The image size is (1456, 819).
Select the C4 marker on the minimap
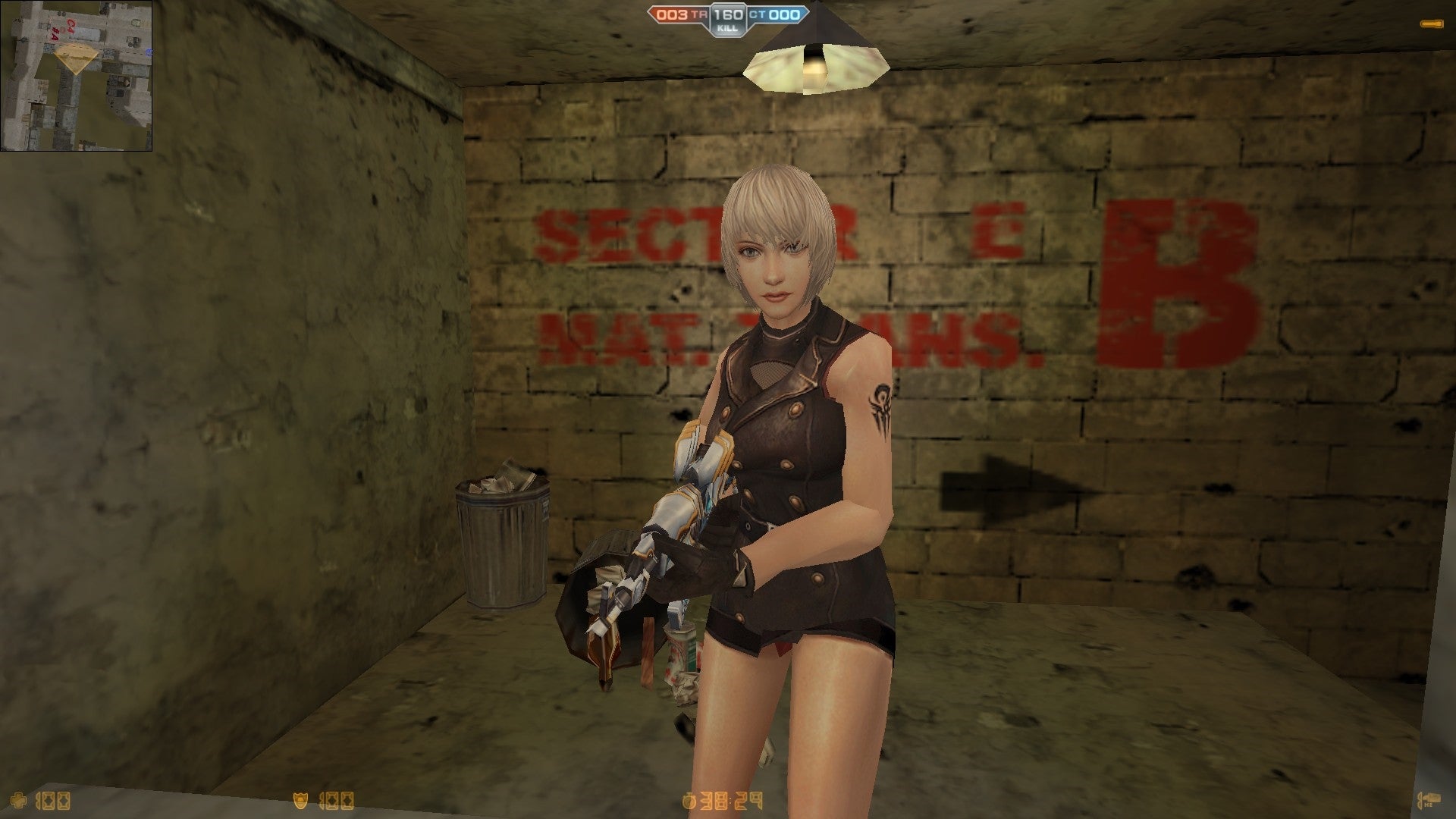[70, 24]
